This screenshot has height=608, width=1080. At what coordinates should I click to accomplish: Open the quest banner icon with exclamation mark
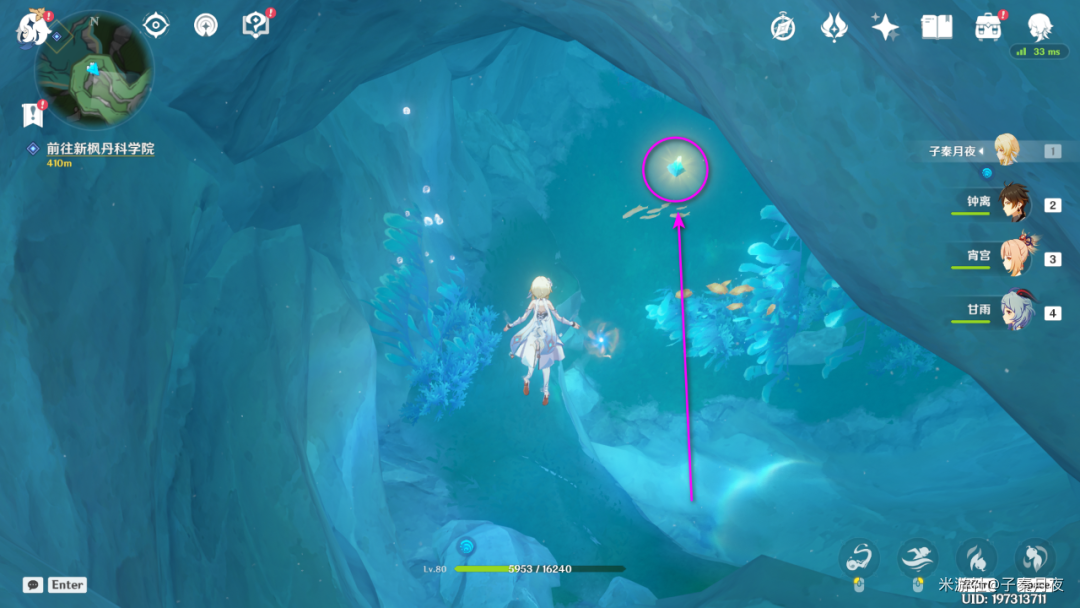tap(33, 114)
